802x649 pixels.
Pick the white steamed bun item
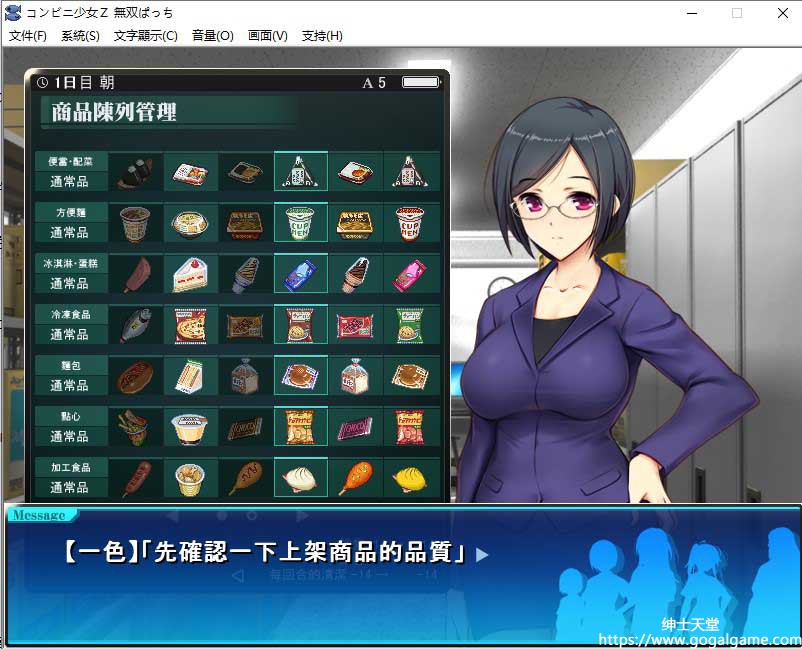[x=300, y=478]
